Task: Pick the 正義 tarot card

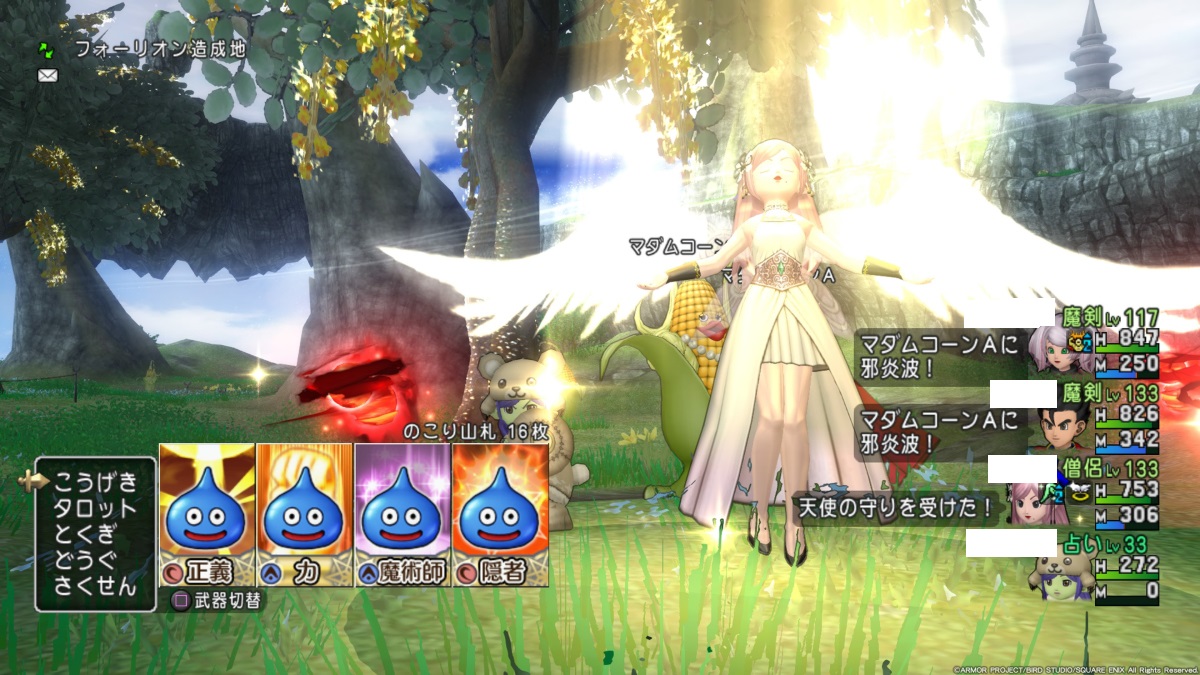Action: [207, 514]
